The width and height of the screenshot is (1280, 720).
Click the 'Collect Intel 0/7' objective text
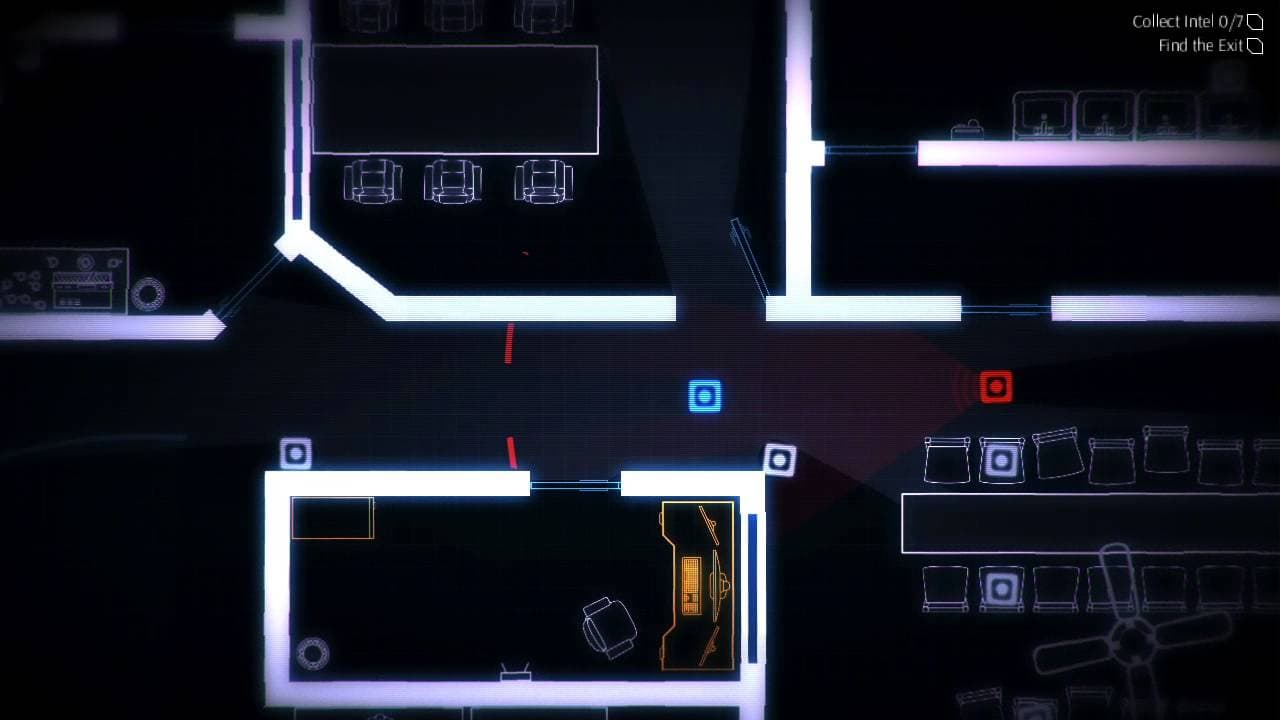[1190, 20]
